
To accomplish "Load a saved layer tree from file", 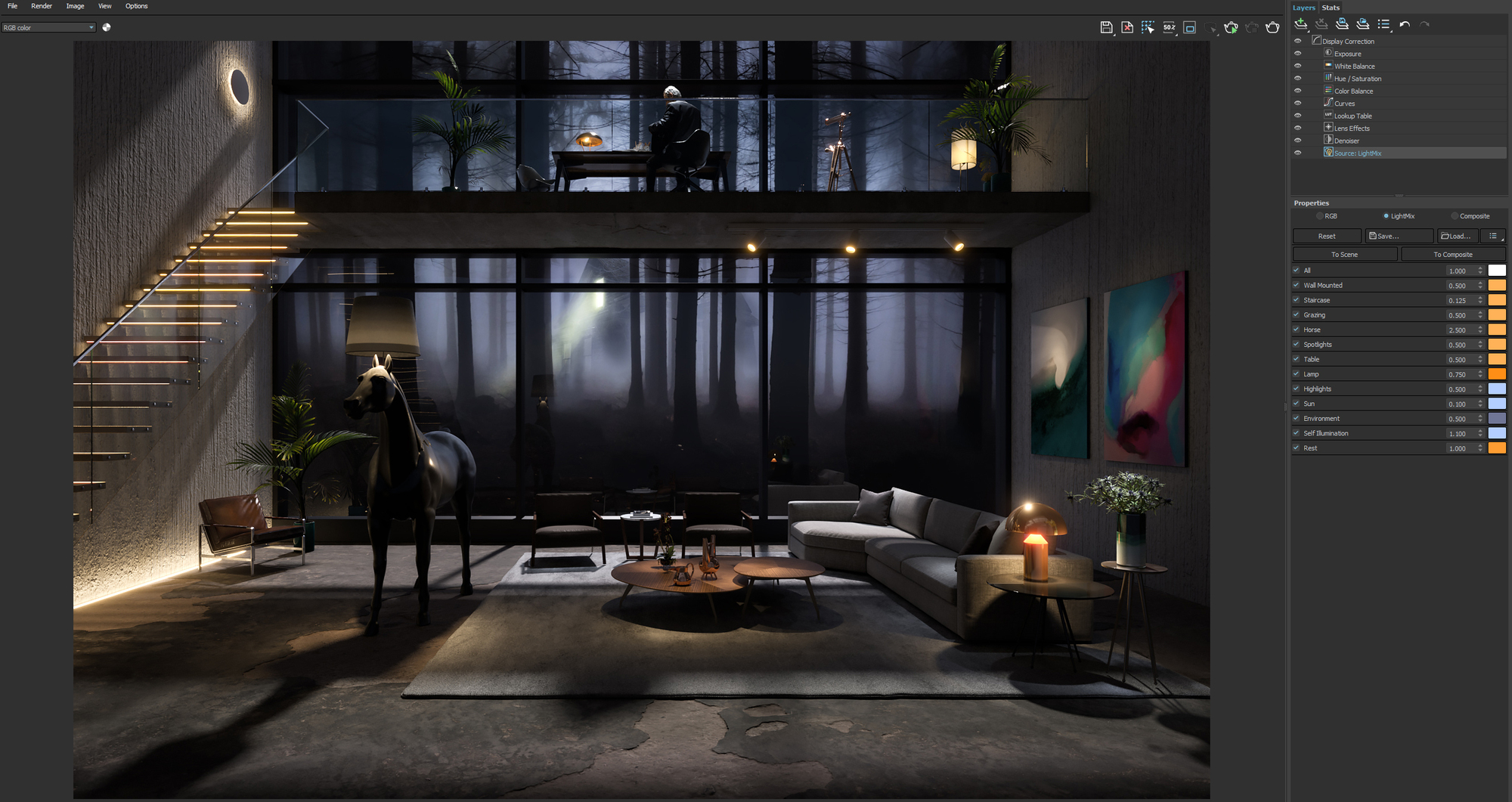I will click(x=1363, y=24).
